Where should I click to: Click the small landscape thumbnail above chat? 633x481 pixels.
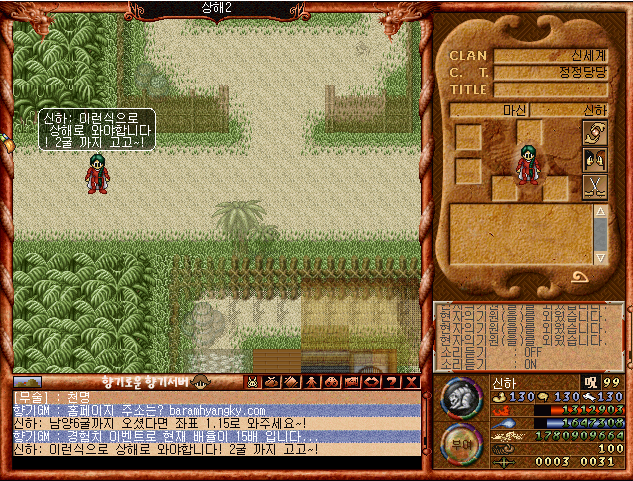pos(27,381)
